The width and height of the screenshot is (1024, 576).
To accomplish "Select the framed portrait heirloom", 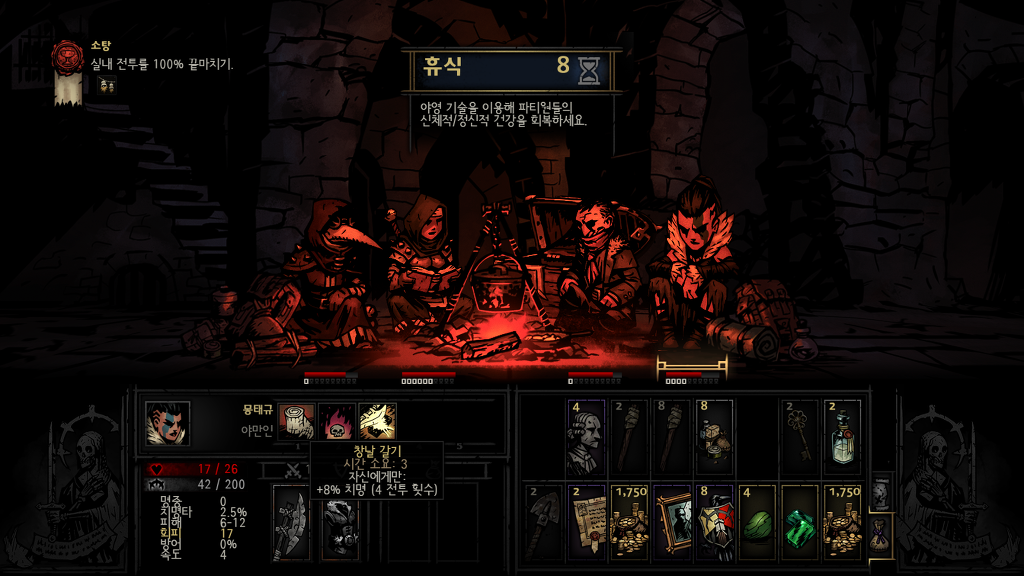I will [671, 522].
